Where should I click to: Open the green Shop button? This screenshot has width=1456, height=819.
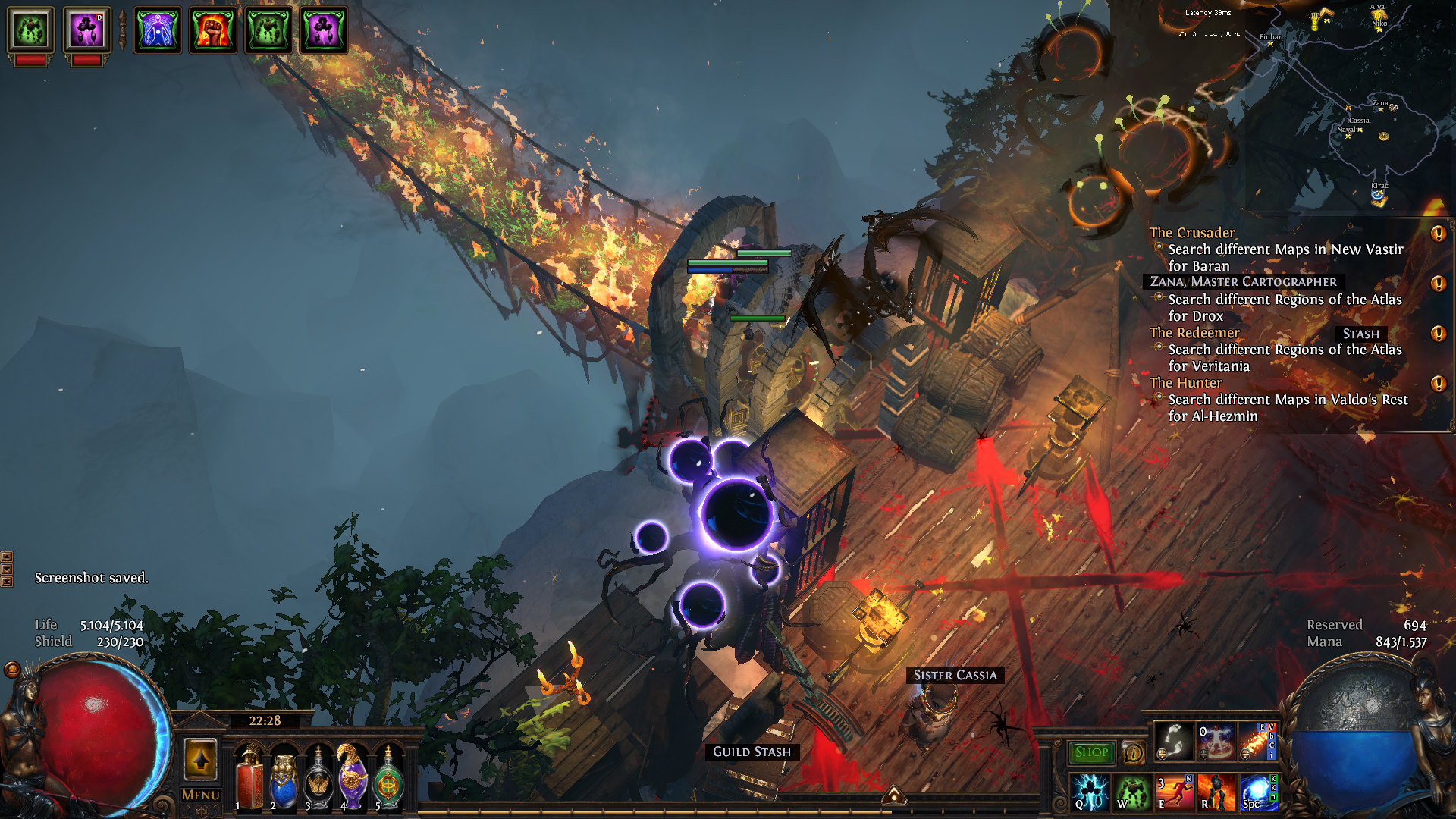click(x=1090, y=752)
